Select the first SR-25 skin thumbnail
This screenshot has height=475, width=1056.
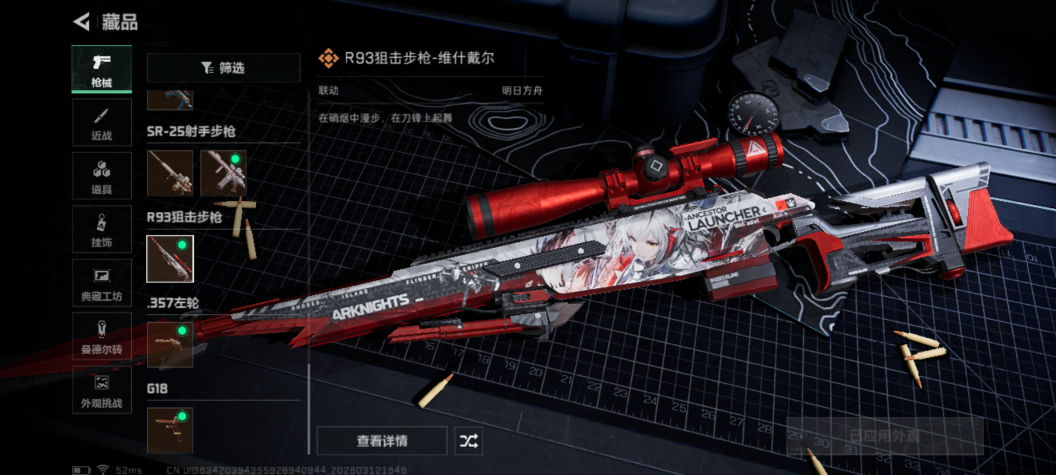[170, 173]
